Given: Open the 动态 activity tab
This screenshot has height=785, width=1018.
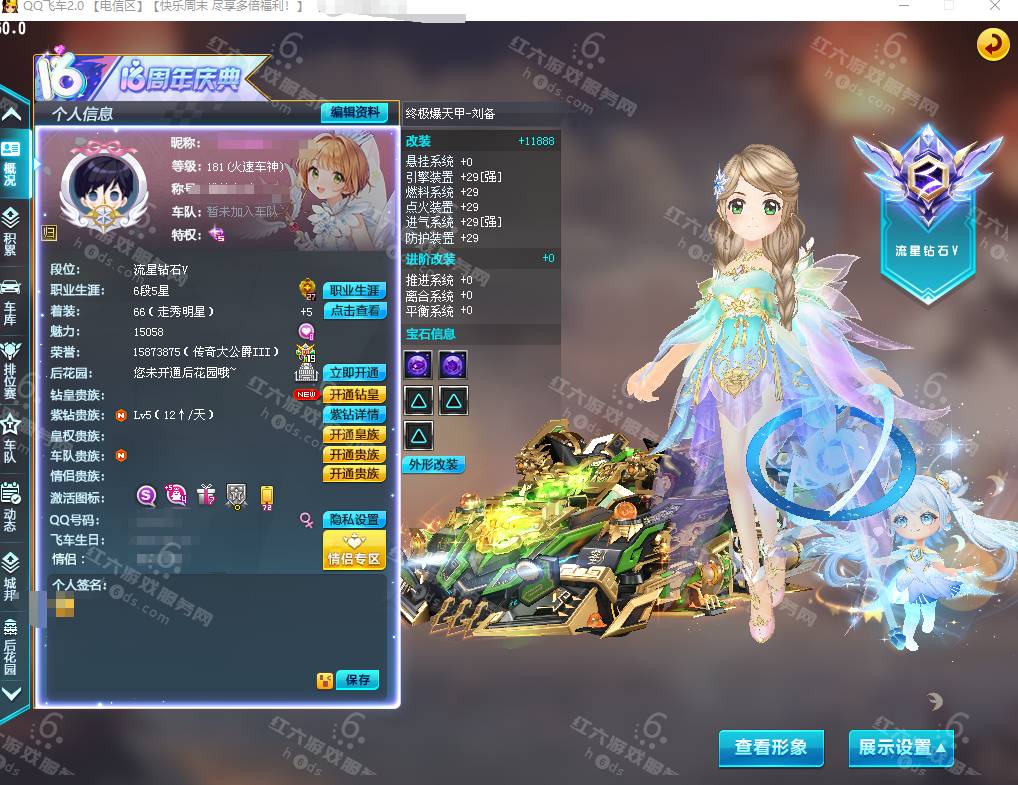Looking at the screenshot, I should (11, 505).
